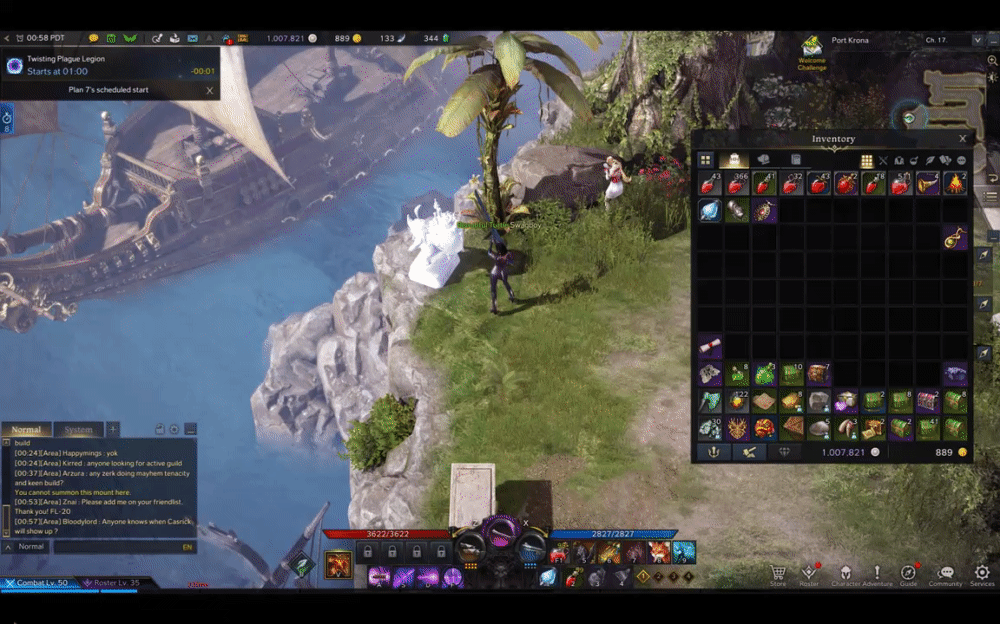Select the blue crystal item in inventory
The image size is (1000, 624).
(x=710, y=211)
